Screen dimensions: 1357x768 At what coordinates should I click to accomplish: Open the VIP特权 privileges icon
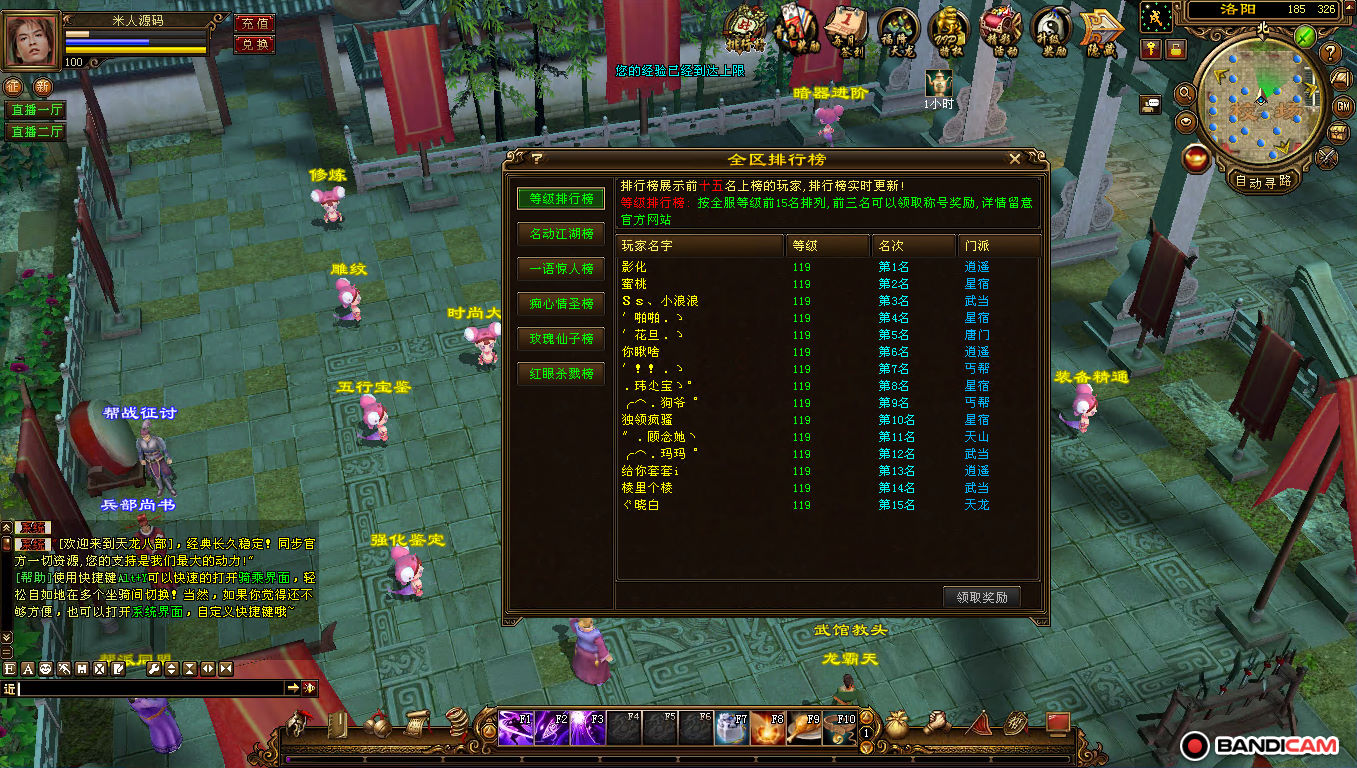948,28
